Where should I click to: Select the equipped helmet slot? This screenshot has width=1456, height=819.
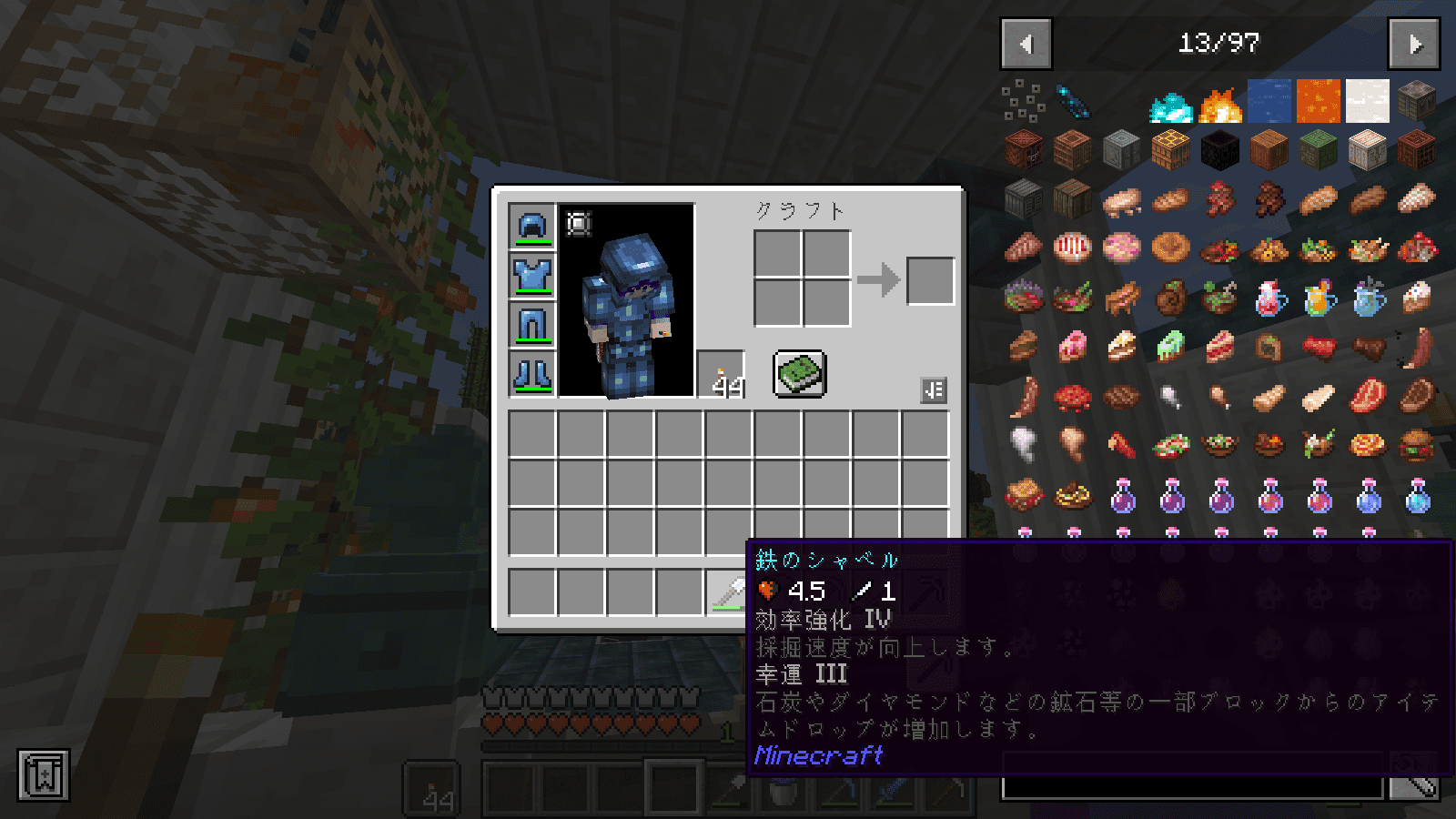[532, 226]
